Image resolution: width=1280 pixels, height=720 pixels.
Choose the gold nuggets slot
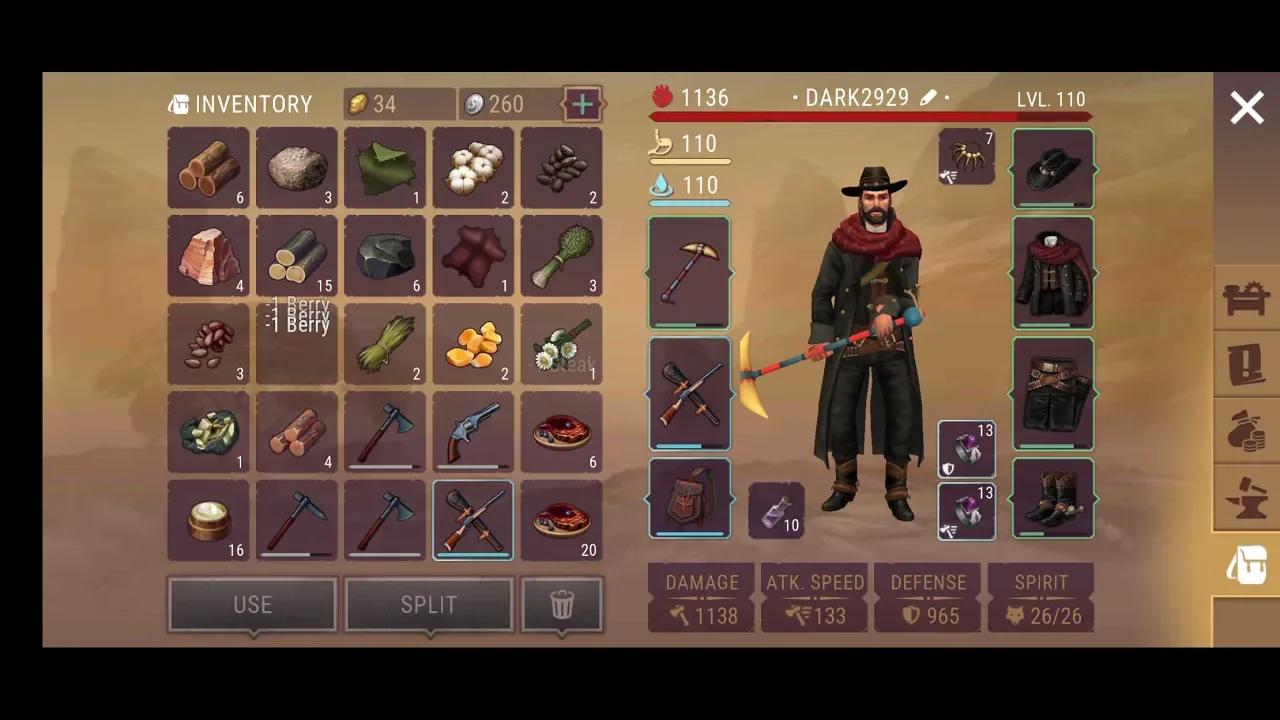click(x=473, y=344)
